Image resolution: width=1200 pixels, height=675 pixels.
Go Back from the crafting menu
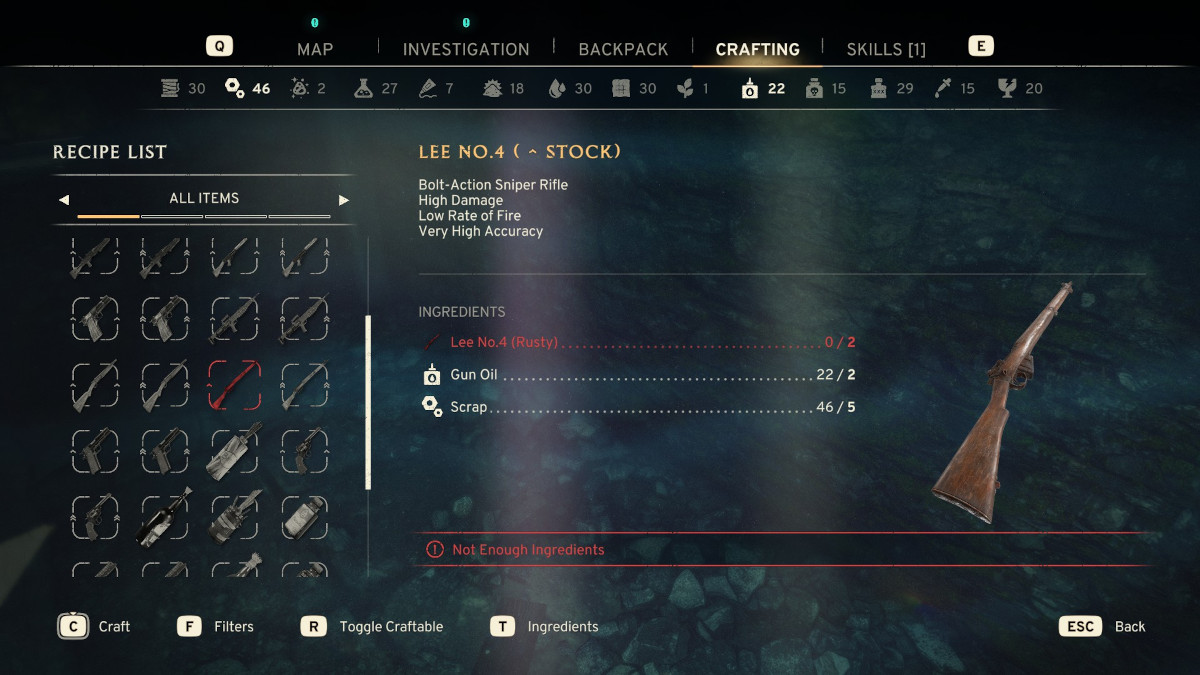coord(1103,627)
